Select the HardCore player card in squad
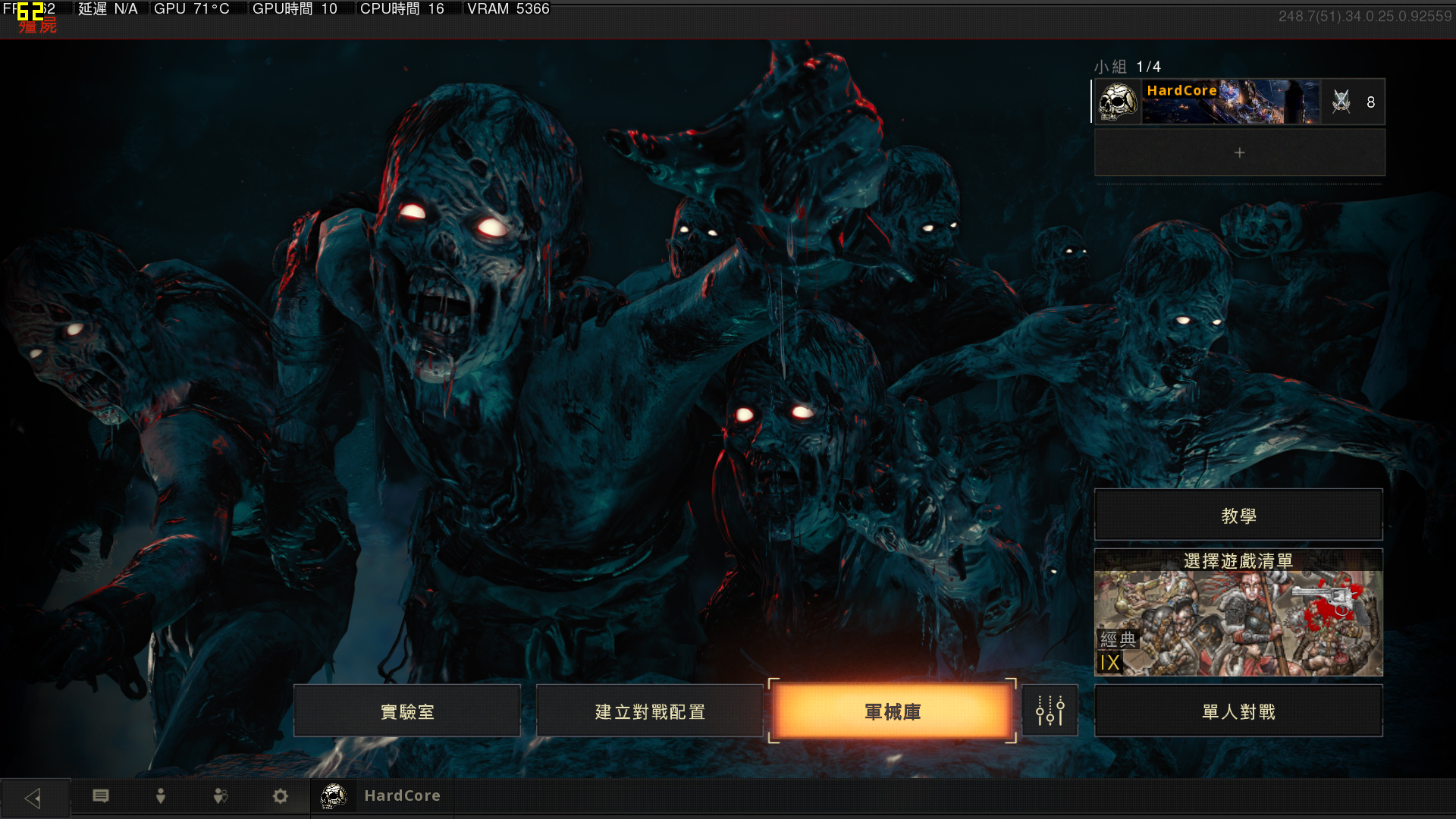 [x=1239, y=102]
